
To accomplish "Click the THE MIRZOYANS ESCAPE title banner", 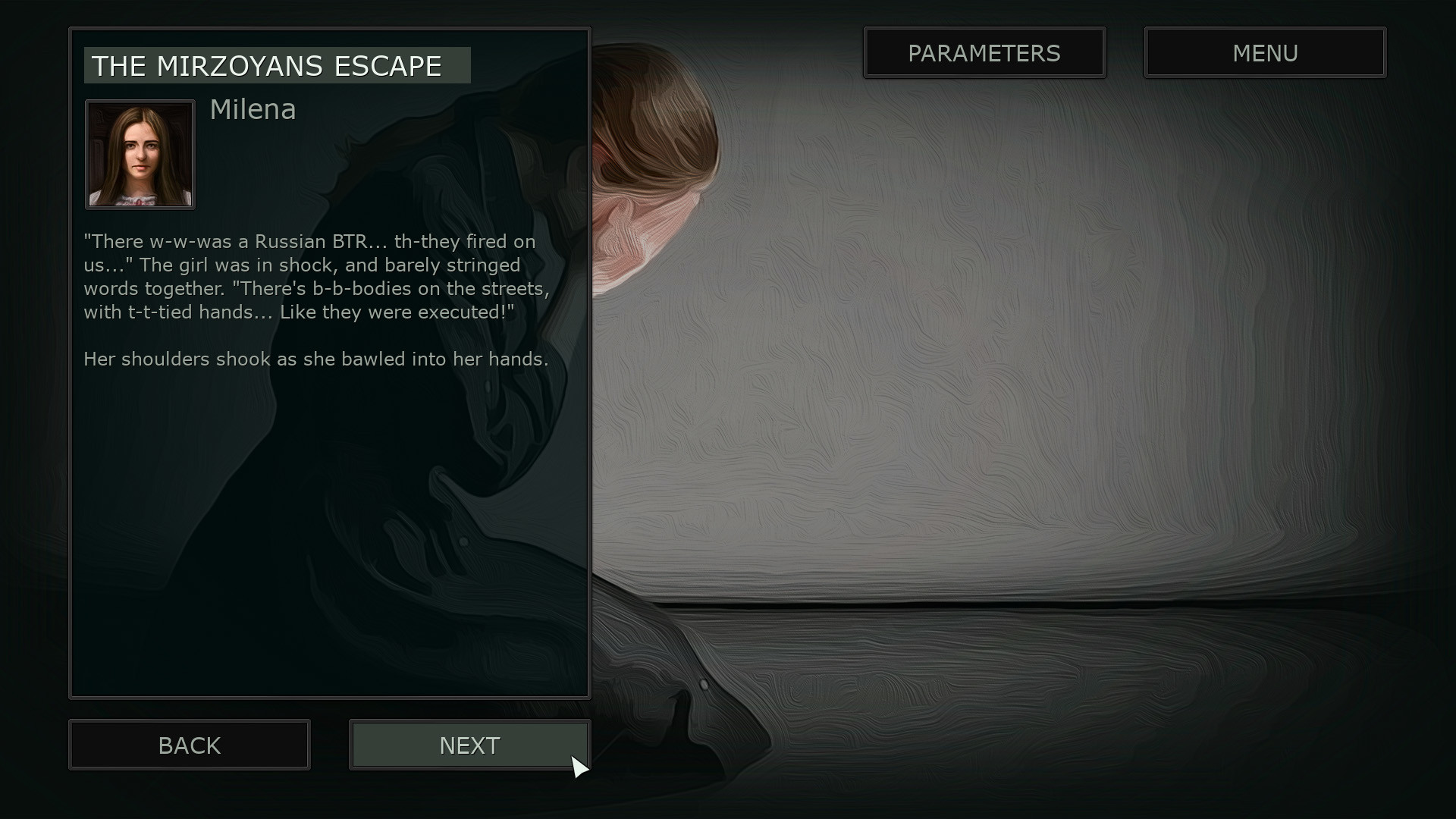I will (277, 65).
